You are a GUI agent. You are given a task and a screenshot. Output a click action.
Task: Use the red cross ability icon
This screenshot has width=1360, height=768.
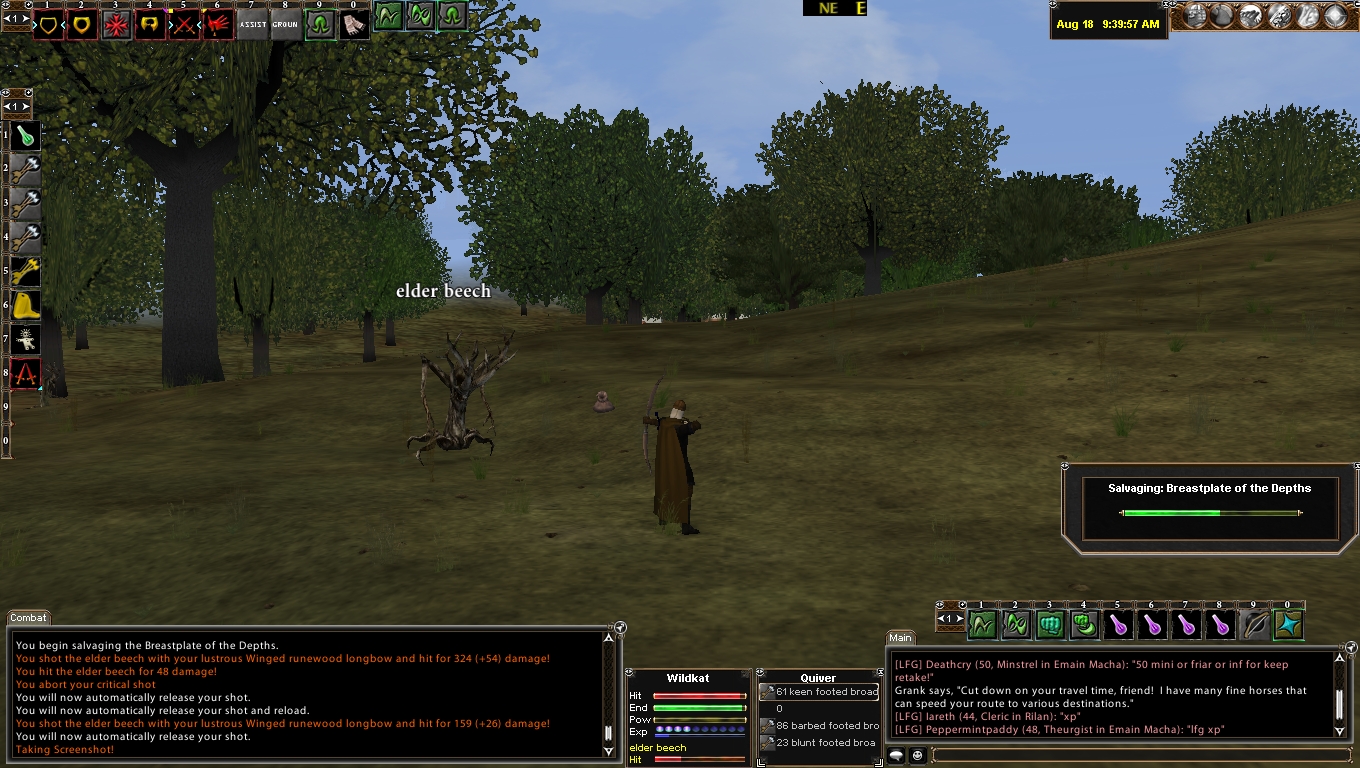pos(116,25)
